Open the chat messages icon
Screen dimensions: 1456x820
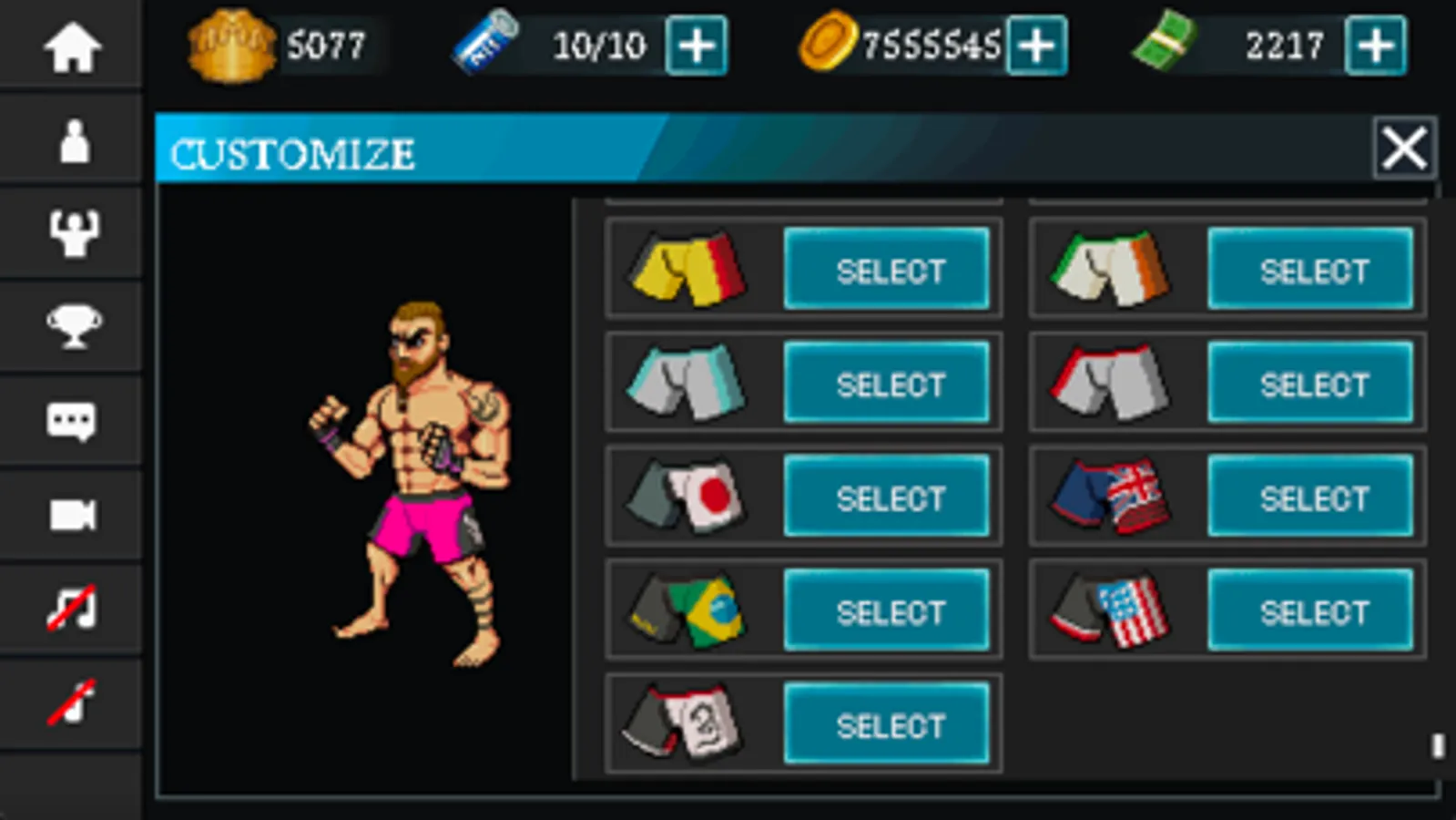tap(72, 420)
